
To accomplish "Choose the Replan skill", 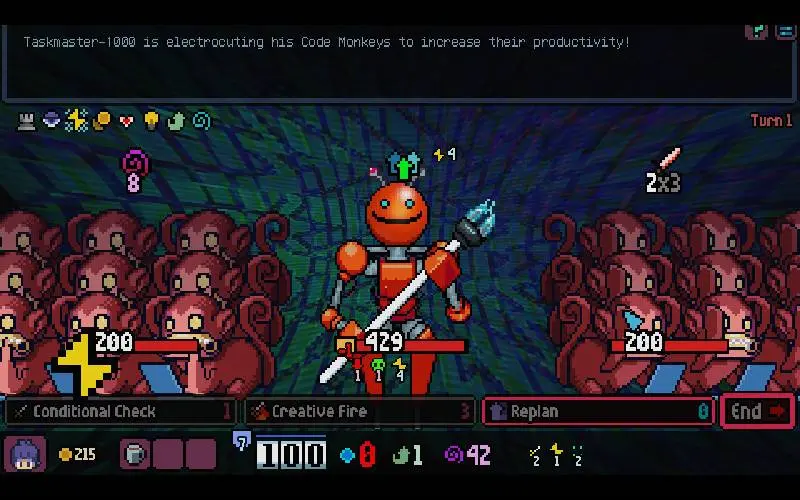I will pos(598,411).
